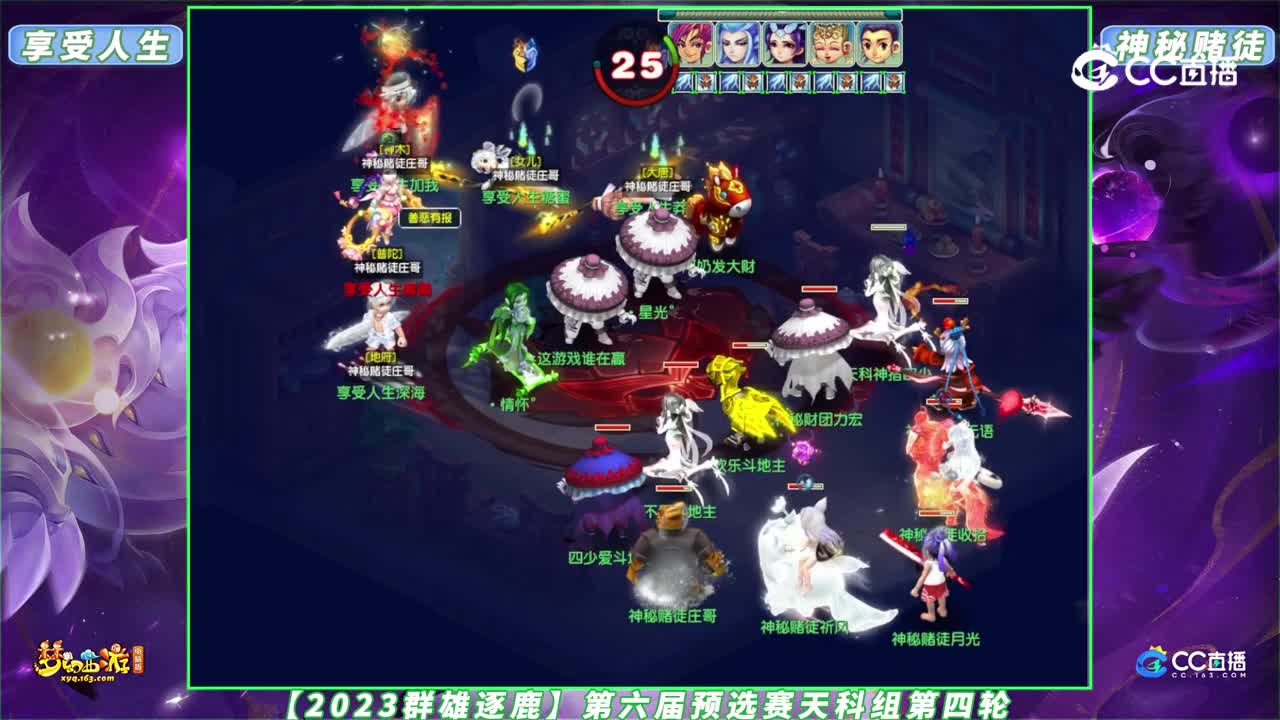Click the lightning buff icon under the first portrait
Screen dimensions: 1280x720
[682, 81]
